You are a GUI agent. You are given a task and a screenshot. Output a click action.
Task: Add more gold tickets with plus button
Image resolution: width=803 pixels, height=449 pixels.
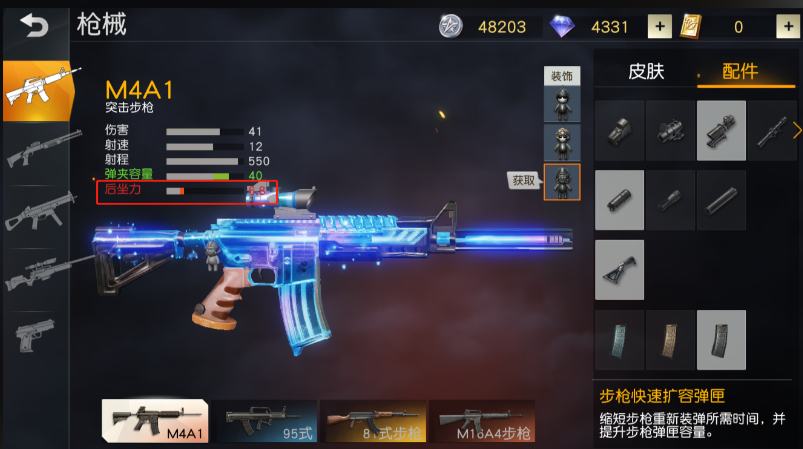785,27
